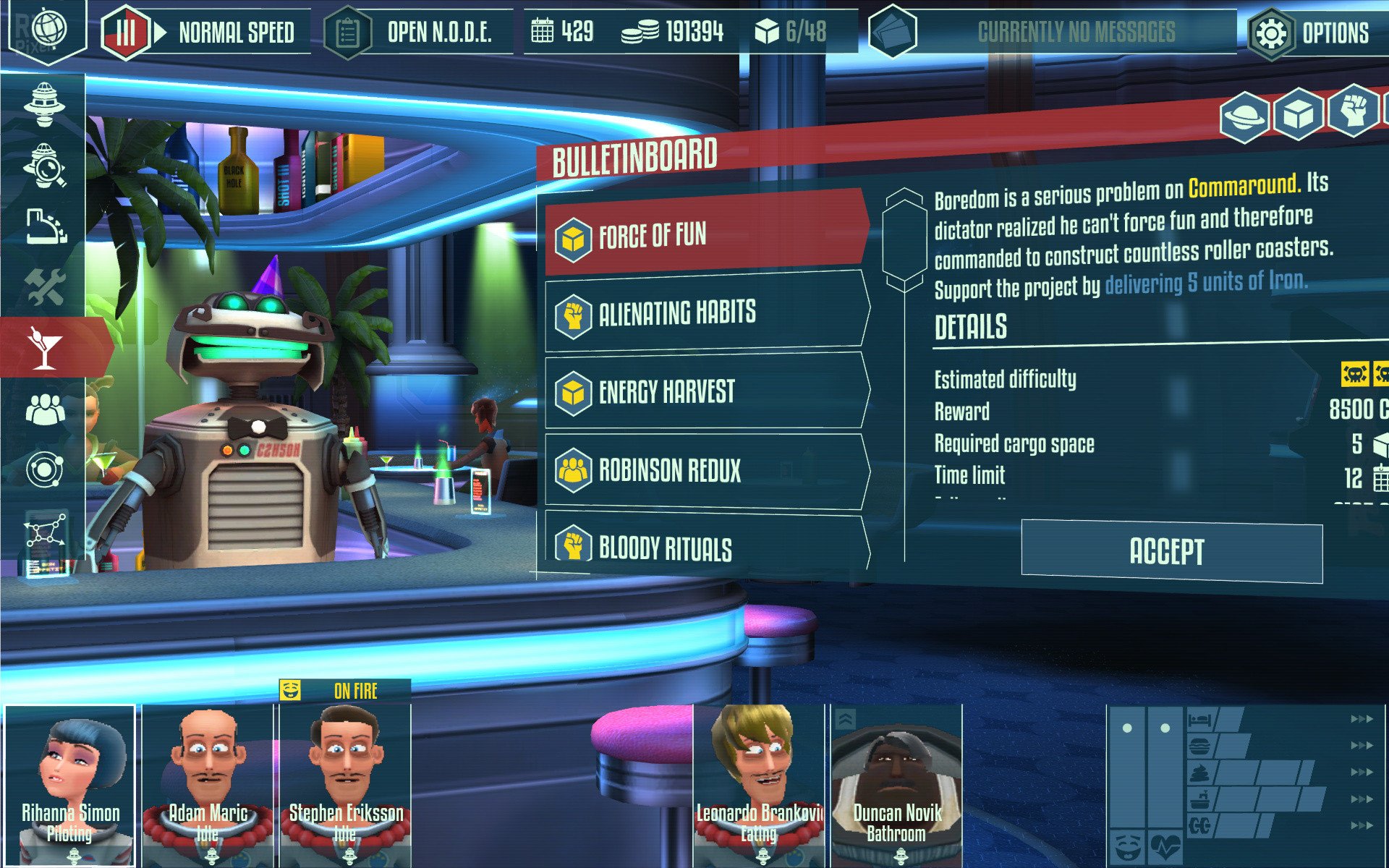The width and height of the screenshot is (1389, 868).
Task: Filter bulletin board by raised fist icon
Action: click(1352, 111)
